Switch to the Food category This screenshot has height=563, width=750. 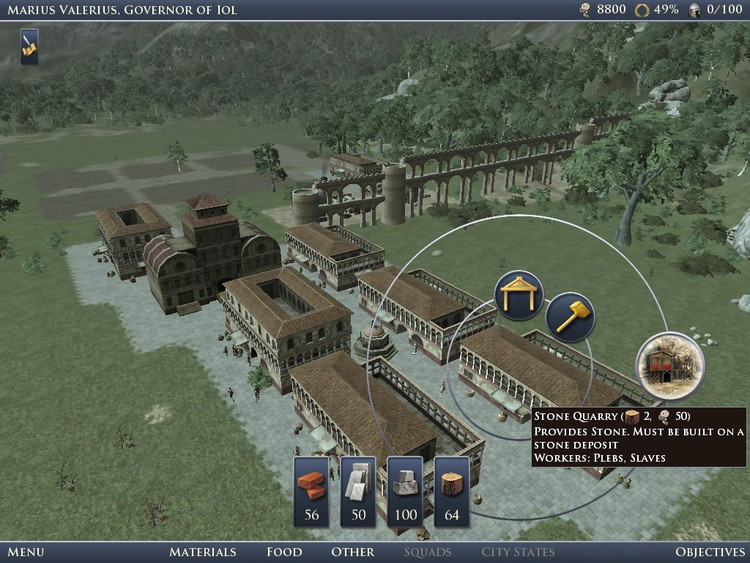point(284,552)
